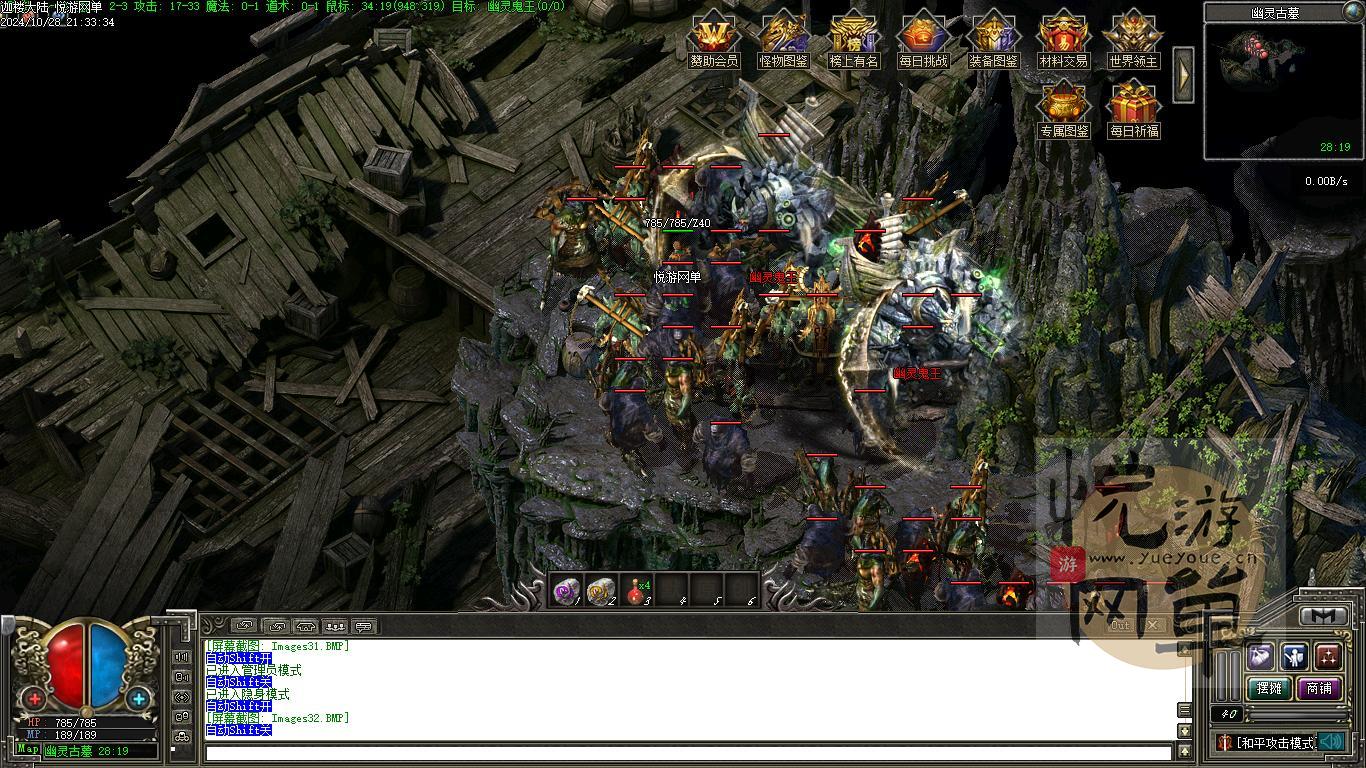This screenshot has height=768, width=1366.
Task: Open the 专属图鉴 exclusive codex
Action: click(x=1063, y=110)
